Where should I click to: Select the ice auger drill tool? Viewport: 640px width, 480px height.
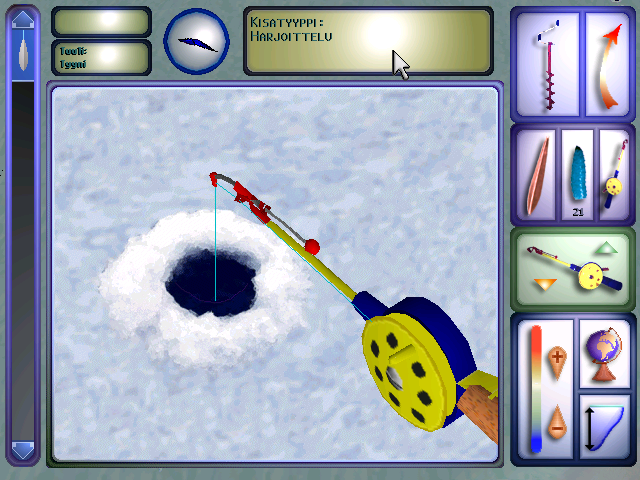[546, 65]
